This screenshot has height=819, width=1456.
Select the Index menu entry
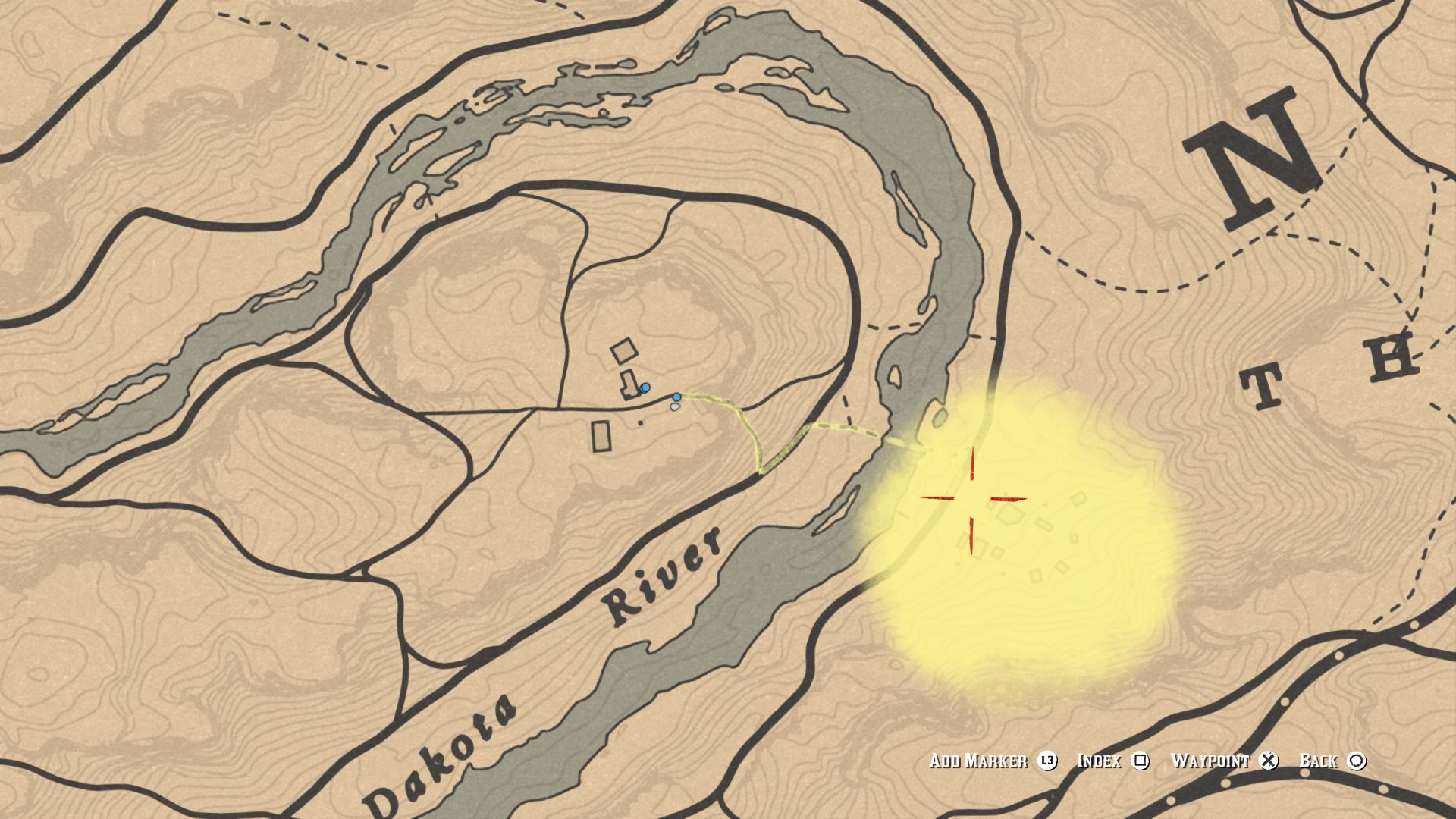[x=1098, y=761]
